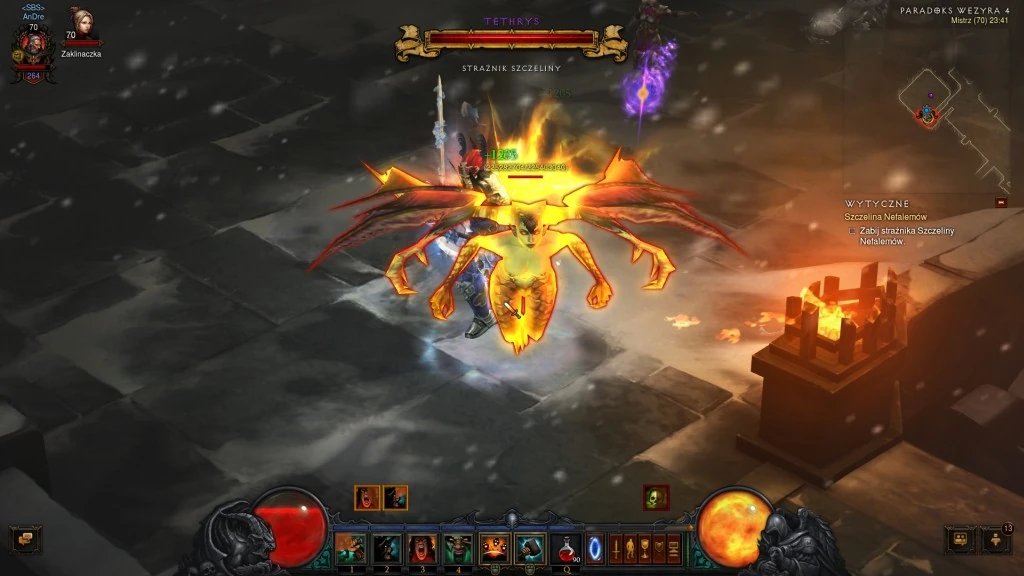Open the blue town portal
Viewport: 1024px width, 576px height.
595,549
